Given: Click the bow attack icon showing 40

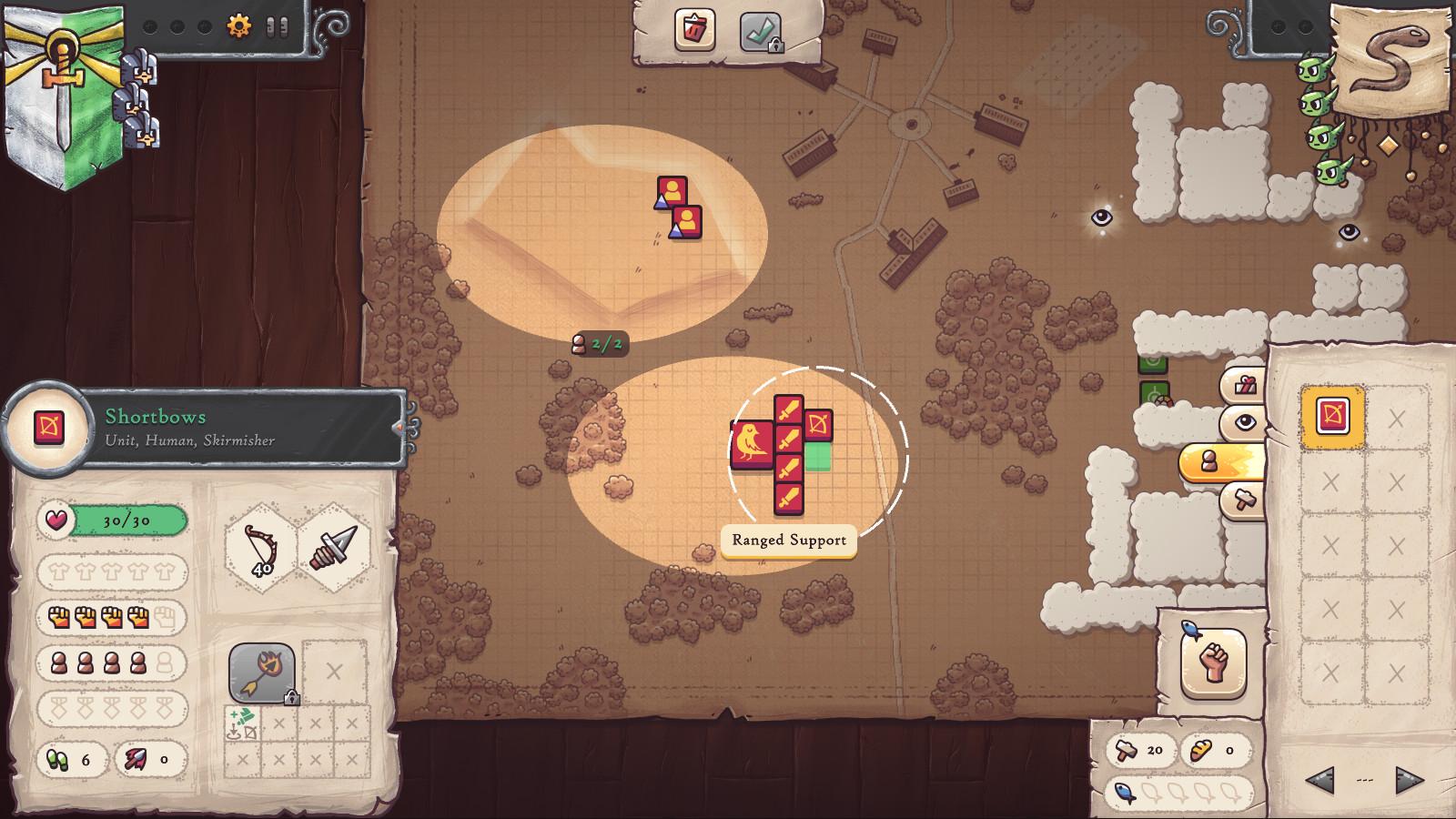Looking at the screenshot, I should coord(259,546).
